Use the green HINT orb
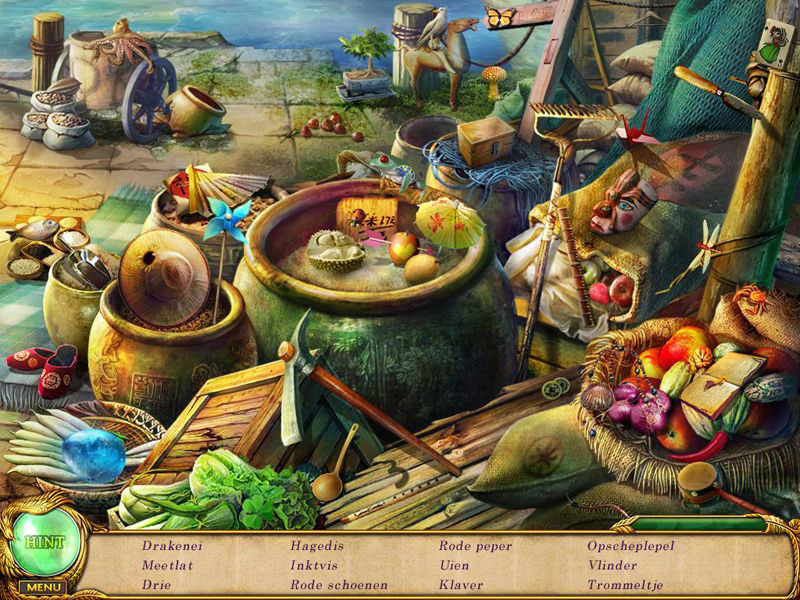Viewport: 800px width, 600px height. point(47,542)
